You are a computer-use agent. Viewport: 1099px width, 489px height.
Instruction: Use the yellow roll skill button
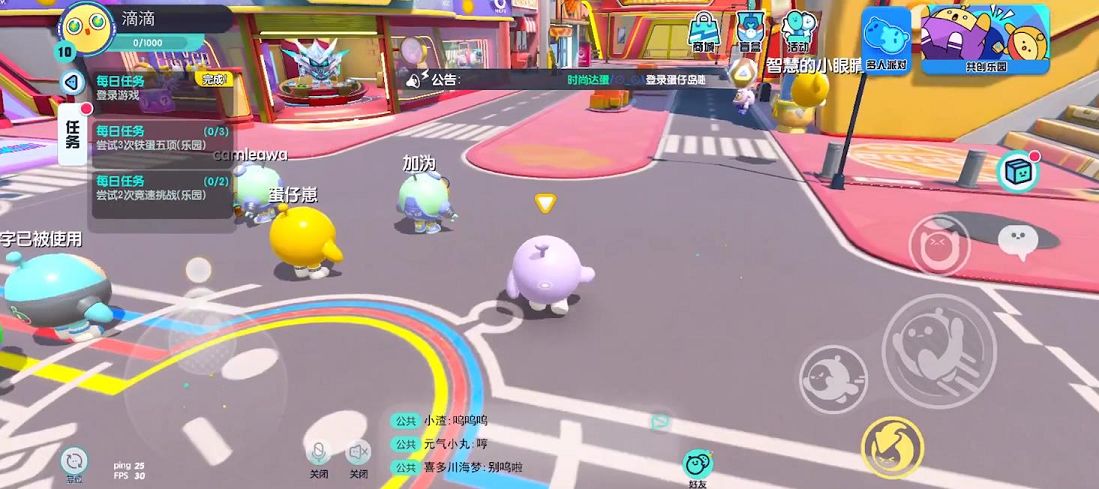[x=892, y=447]
